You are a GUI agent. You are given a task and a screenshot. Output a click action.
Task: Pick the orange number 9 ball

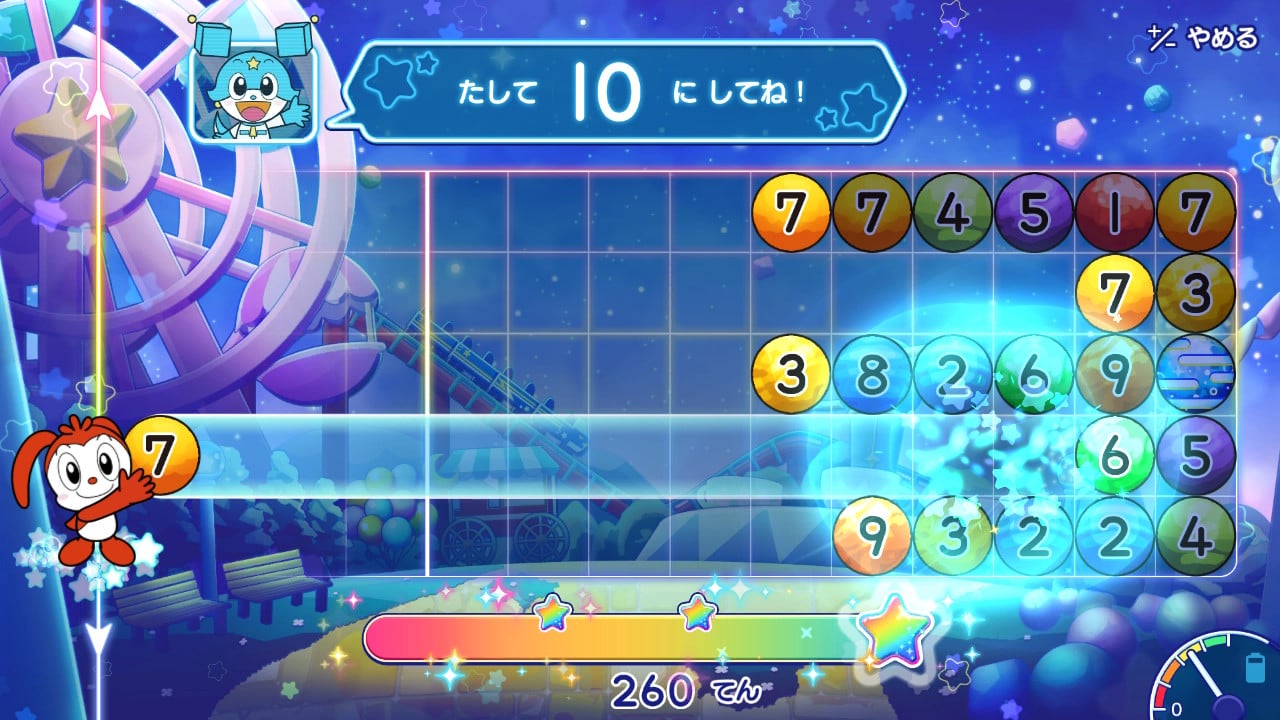coord(872,536)
